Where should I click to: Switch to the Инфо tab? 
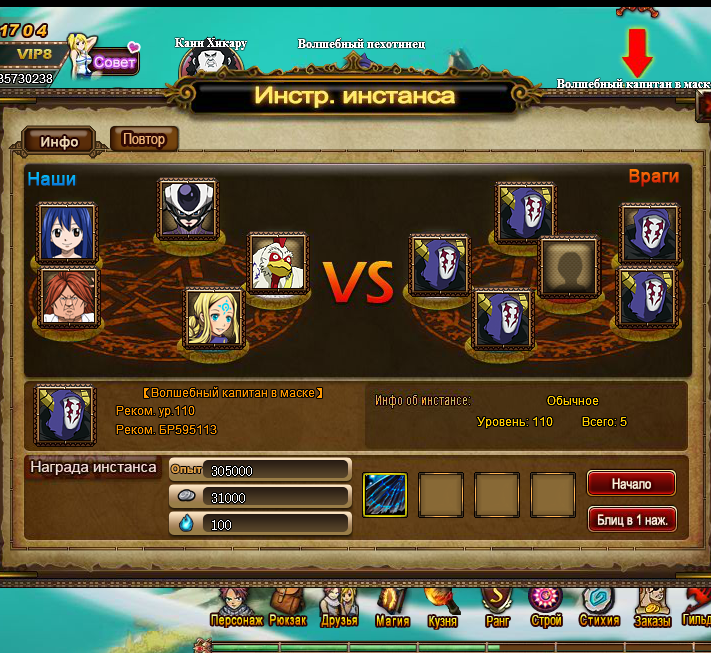pyautogui.click(x=59, y=141)
